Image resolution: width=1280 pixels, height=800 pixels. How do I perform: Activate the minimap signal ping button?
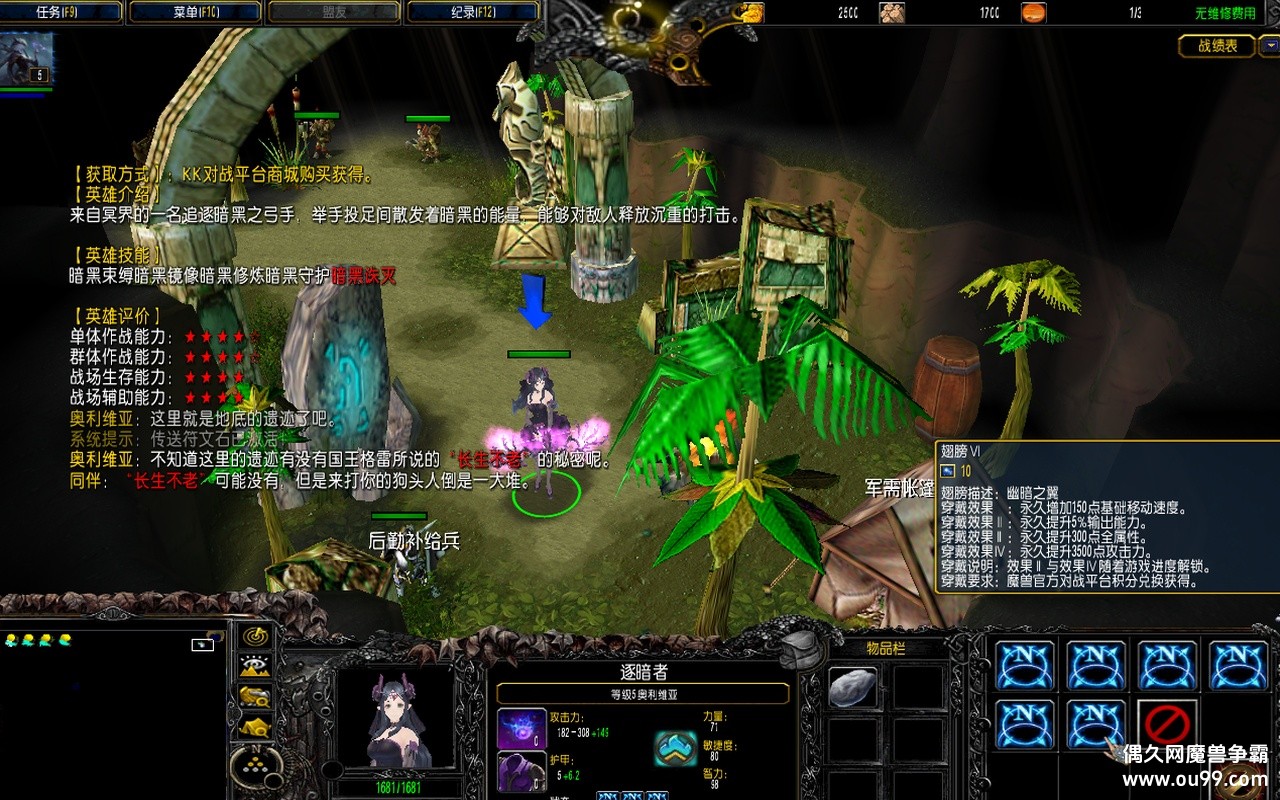(x=256, y=636)
